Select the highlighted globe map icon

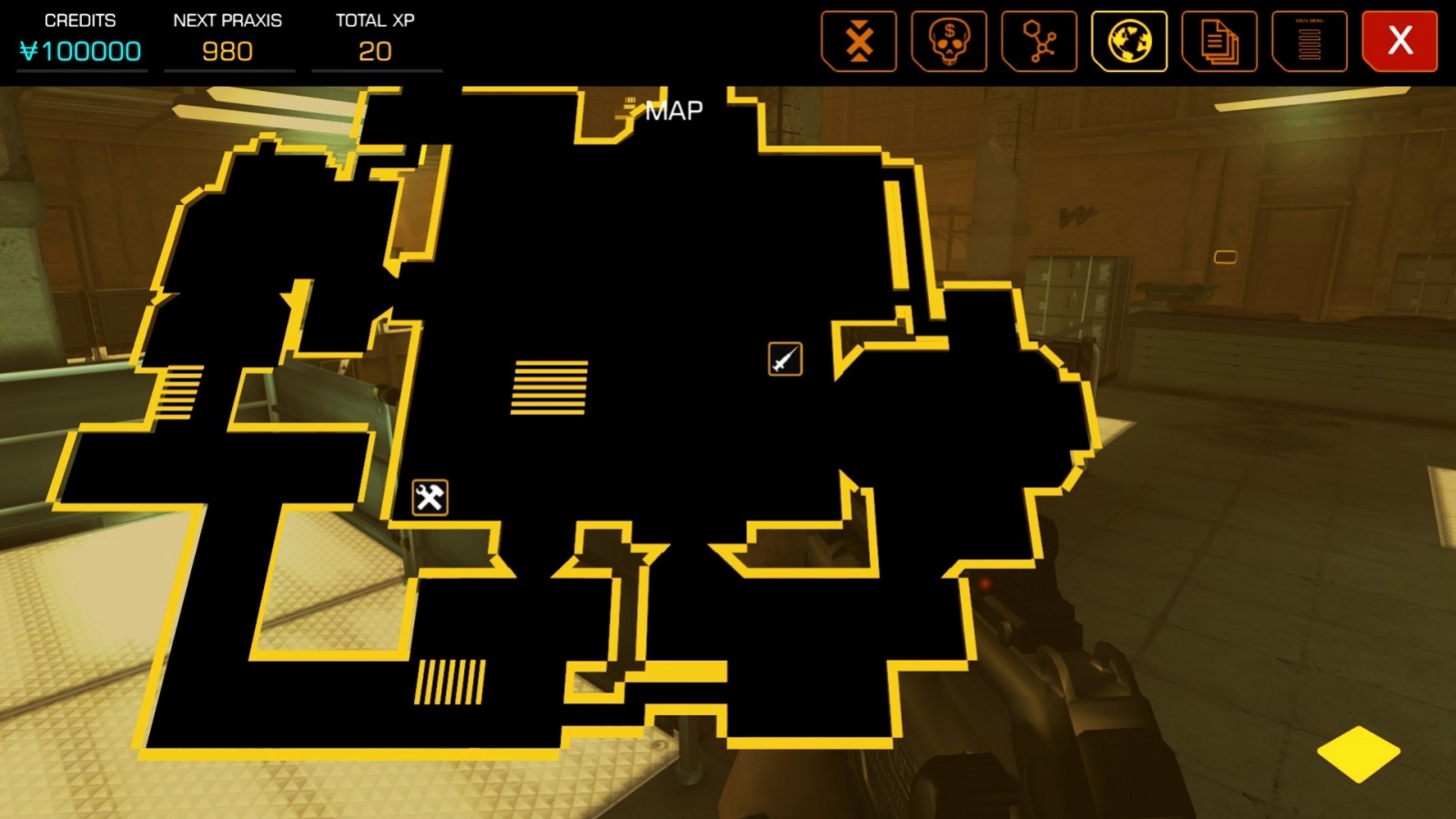1128,41
